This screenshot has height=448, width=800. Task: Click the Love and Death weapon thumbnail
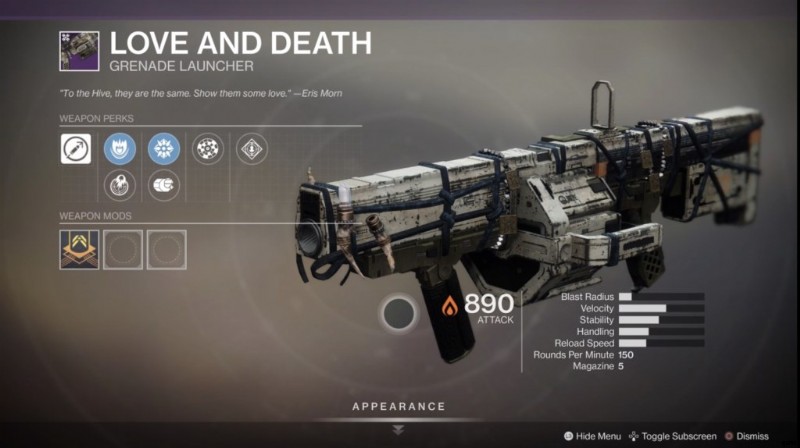78,50
